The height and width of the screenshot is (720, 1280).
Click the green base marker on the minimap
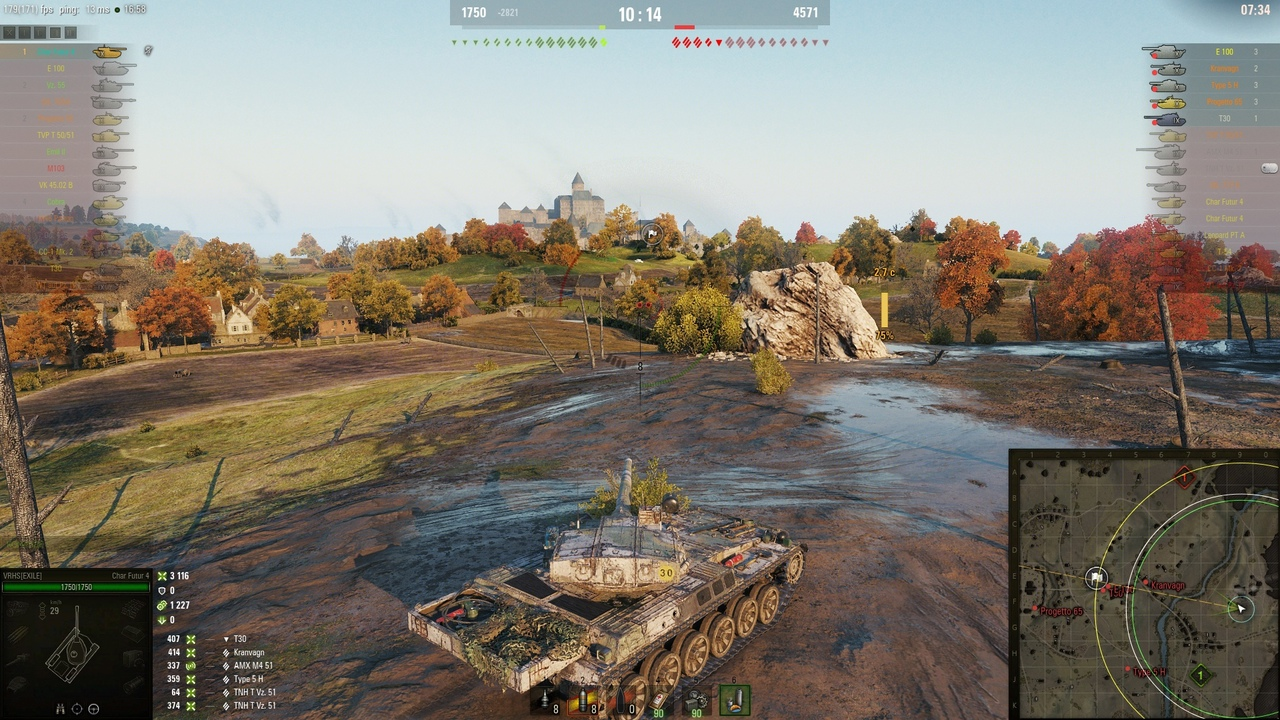coord(1200,676)
